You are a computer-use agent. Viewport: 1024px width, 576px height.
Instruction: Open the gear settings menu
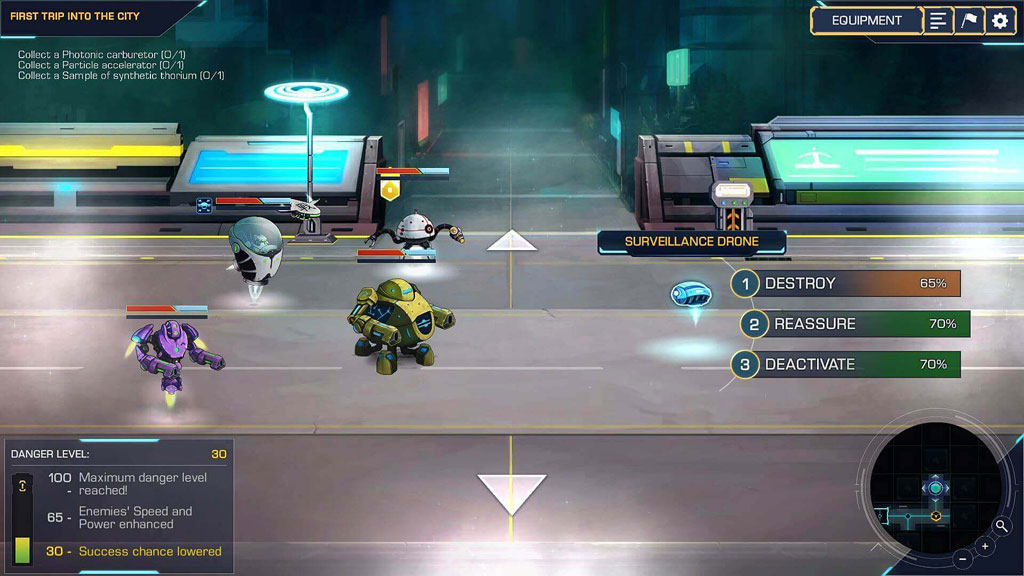(x=1000, y=20)
